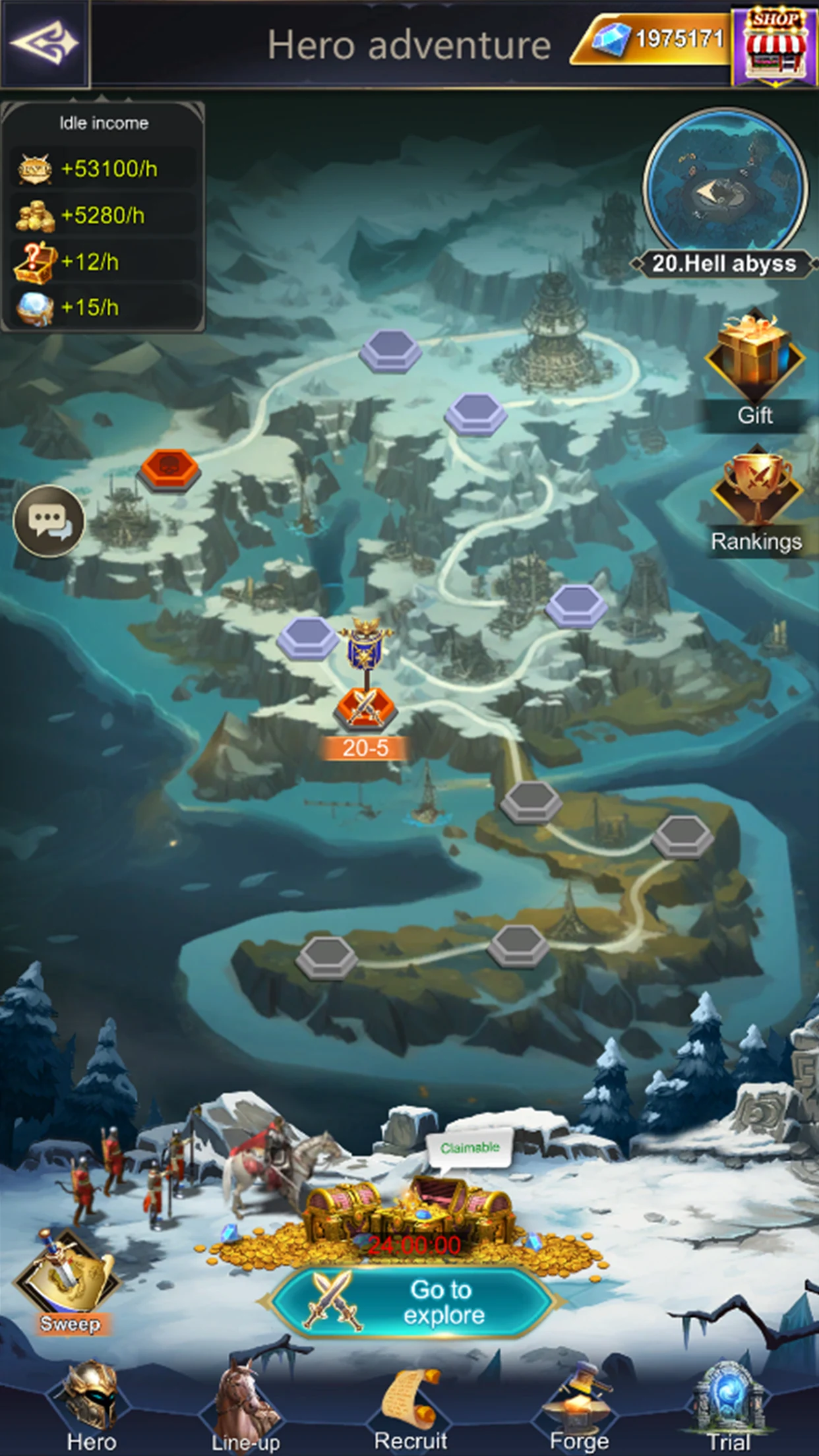Open the chat bubble button
The image size is (819, 1456).
(x=49, y=521)
